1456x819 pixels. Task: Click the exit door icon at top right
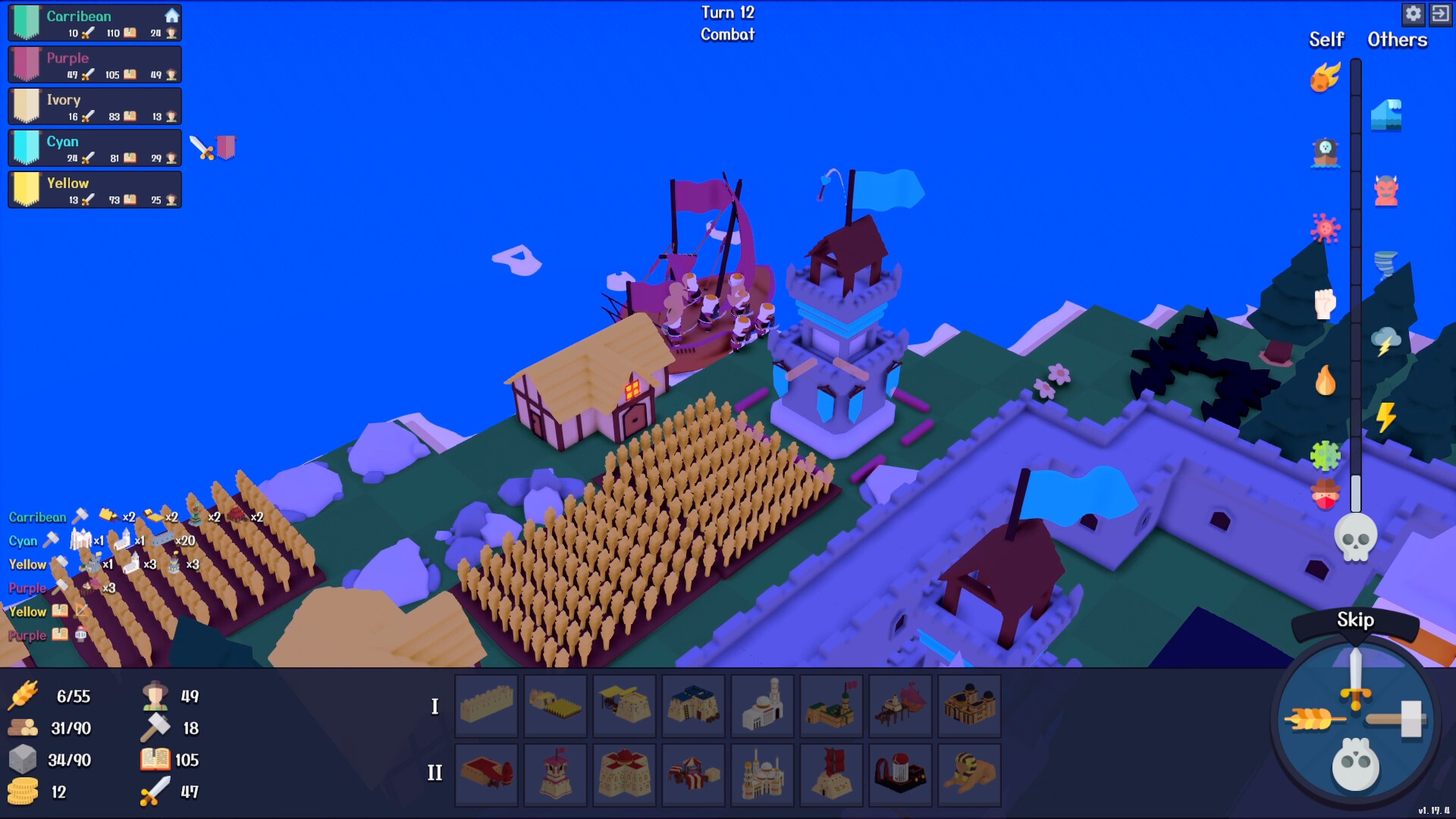tap(1441, 14)
